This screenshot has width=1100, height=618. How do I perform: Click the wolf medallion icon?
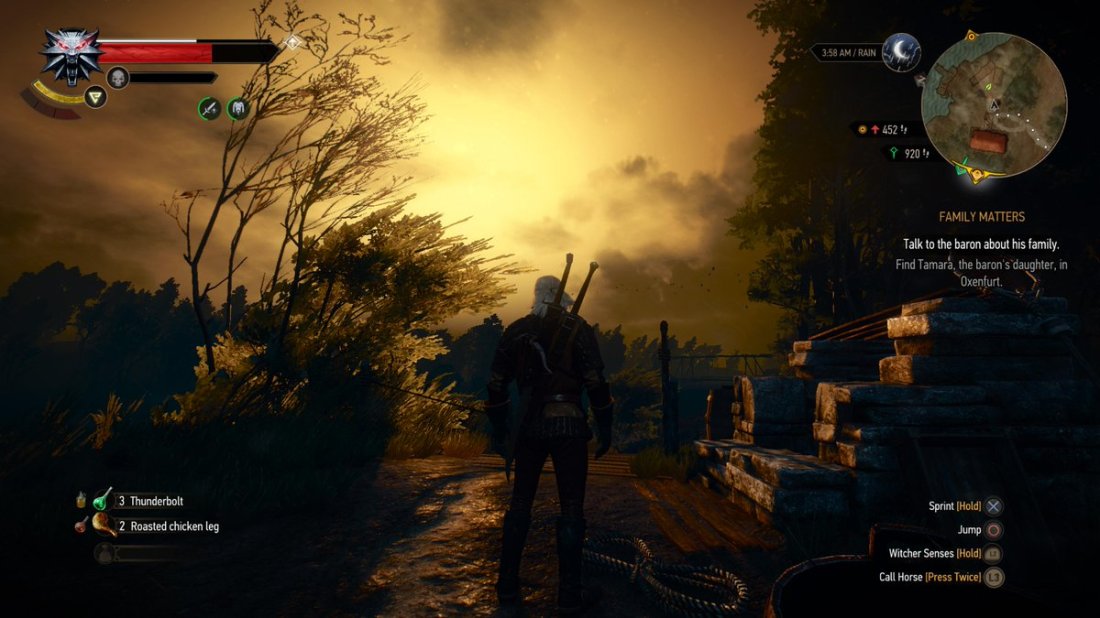tap(71, 52)
